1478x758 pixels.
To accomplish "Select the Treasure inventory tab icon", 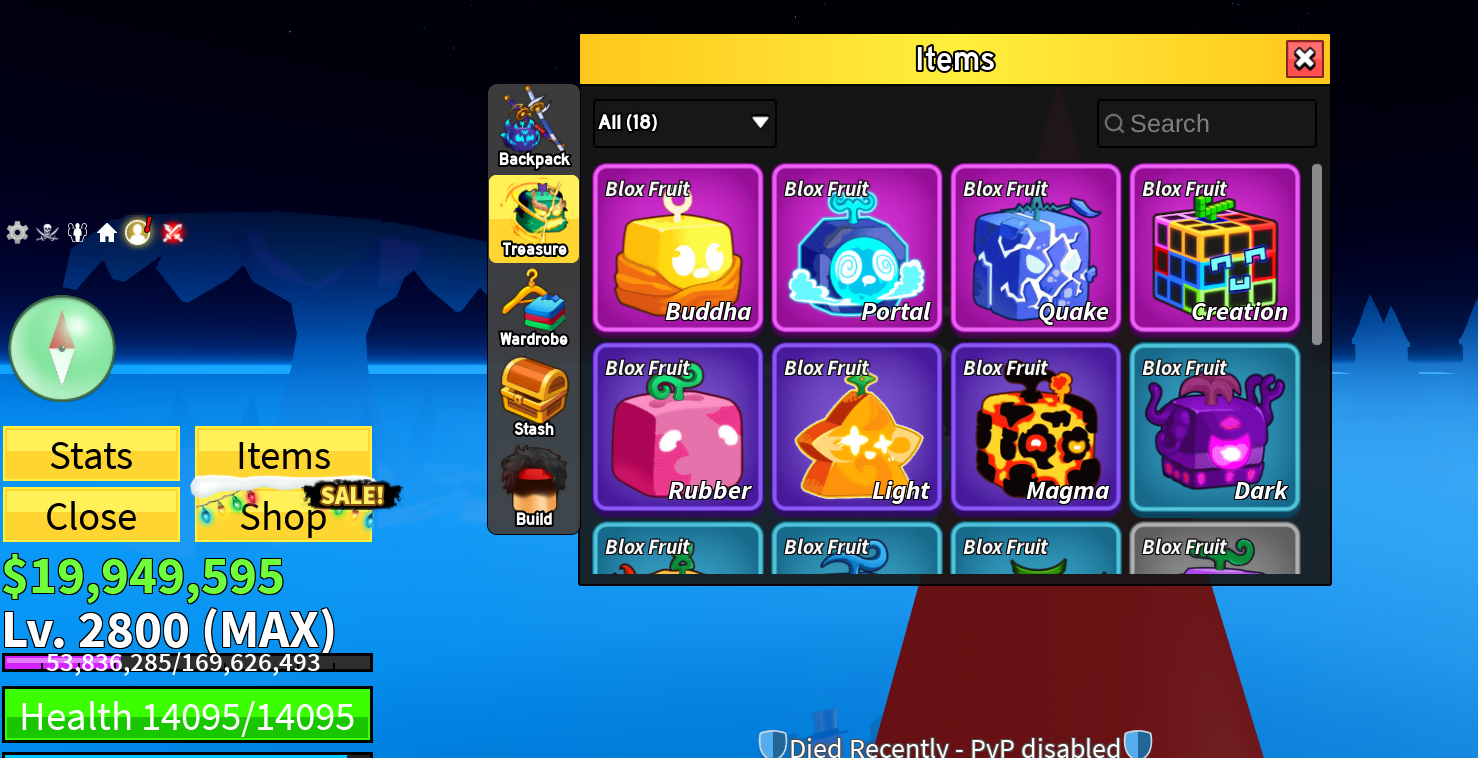I will click(534, 219).
